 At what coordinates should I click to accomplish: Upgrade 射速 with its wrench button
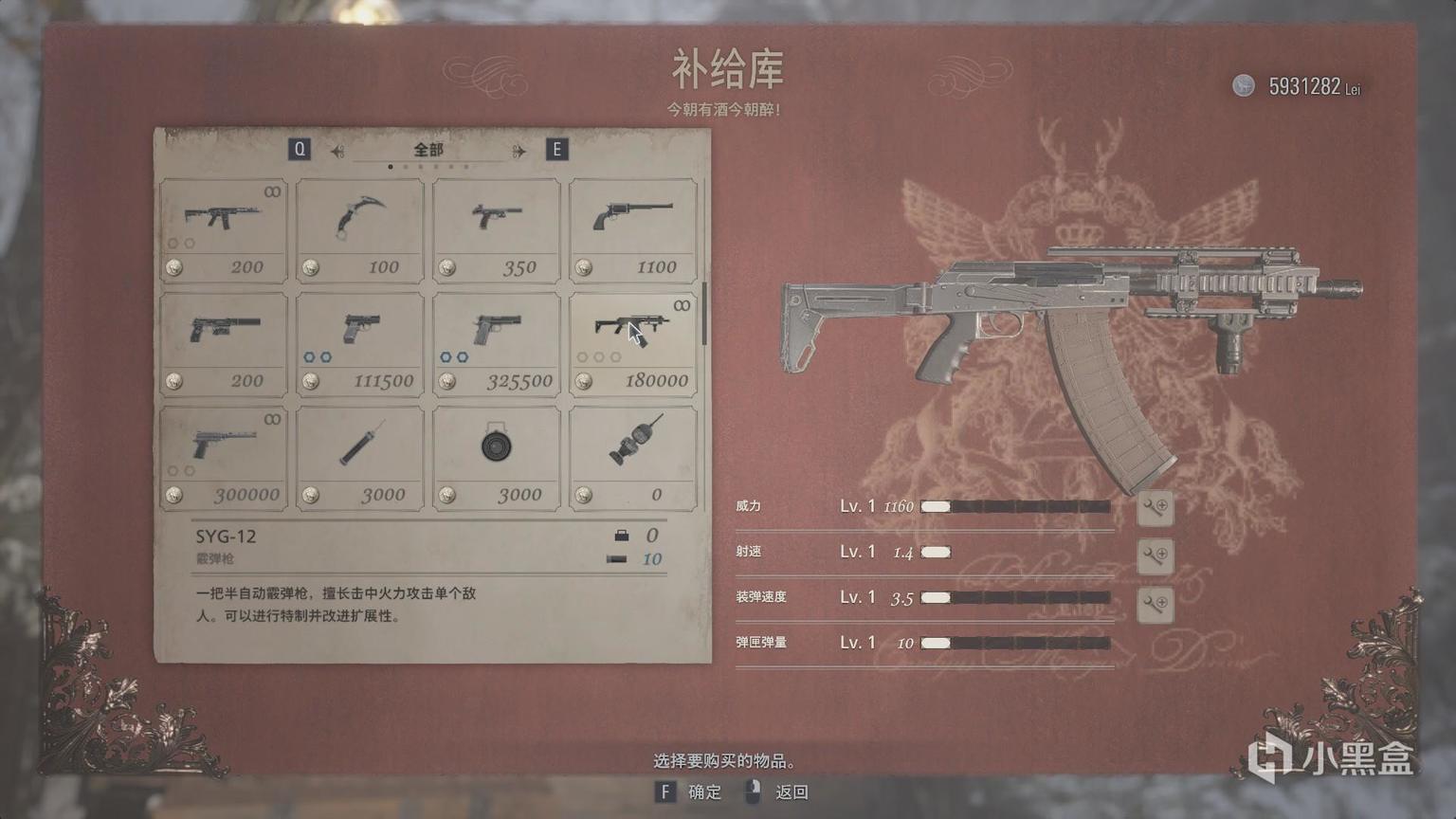[x=1155, y=555]
